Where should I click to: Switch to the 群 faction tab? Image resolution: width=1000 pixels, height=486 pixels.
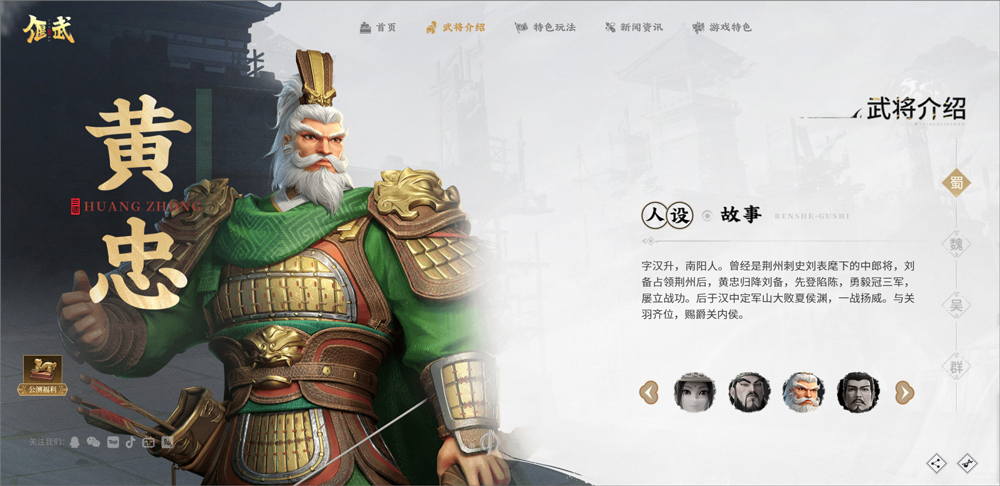[x=957, y=366]
